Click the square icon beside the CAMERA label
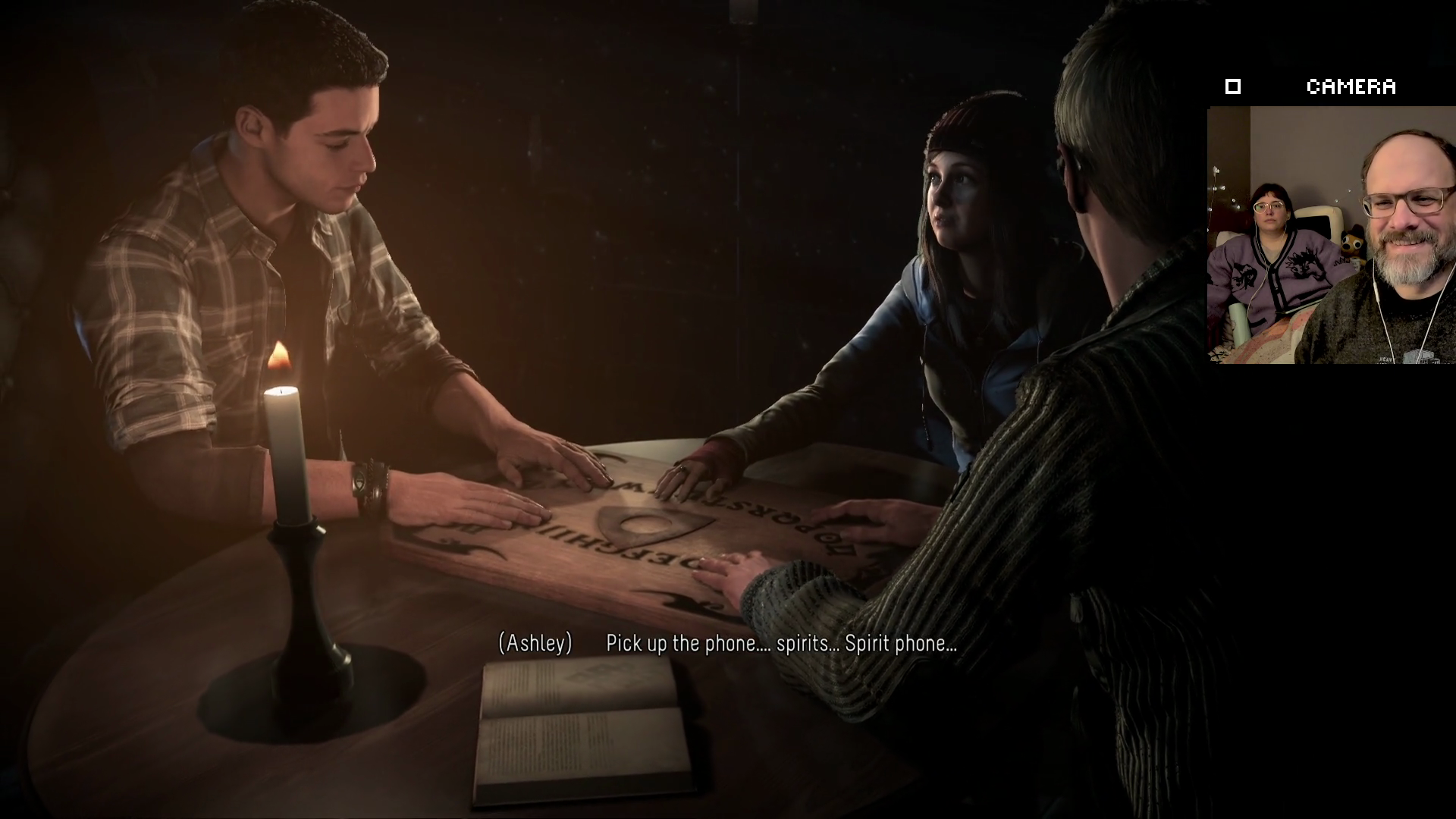The image size is (1456, 819). (1233, 87)
